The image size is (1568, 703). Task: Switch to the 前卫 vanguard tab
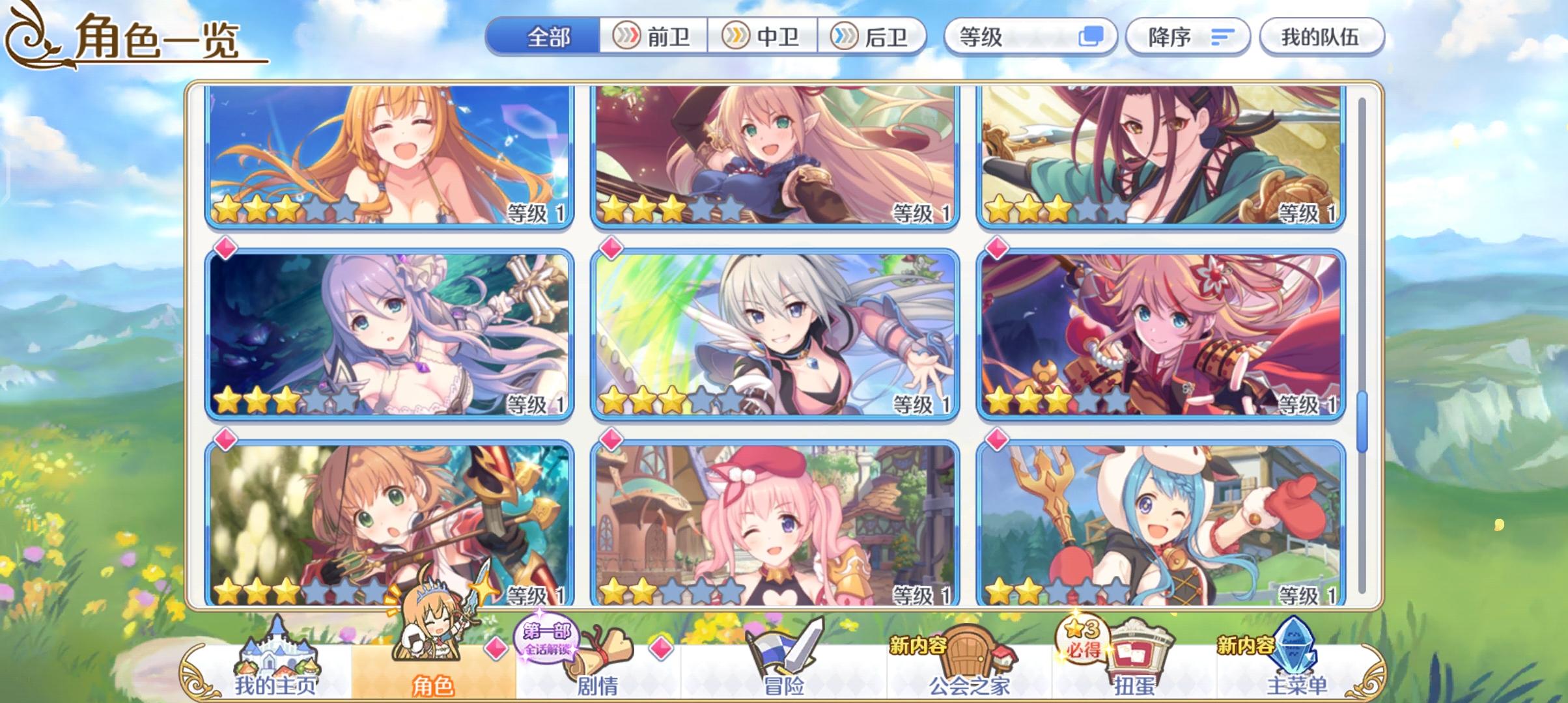point(656,37)
